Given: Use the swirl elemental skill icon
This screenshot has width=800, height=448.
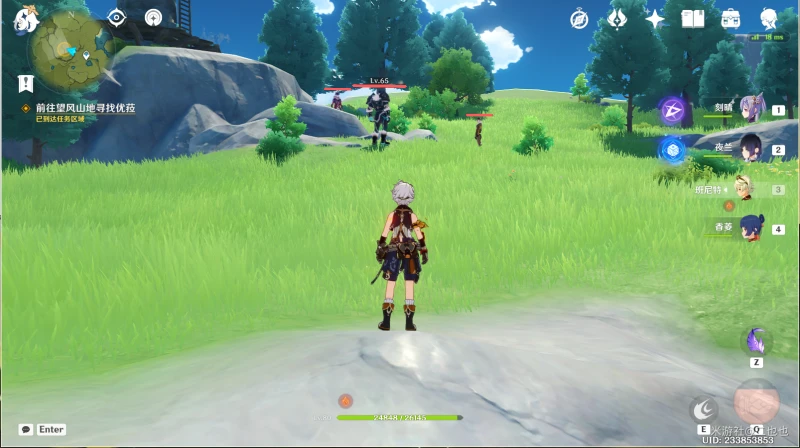Looking at the screenshot, I should [705, 407].
